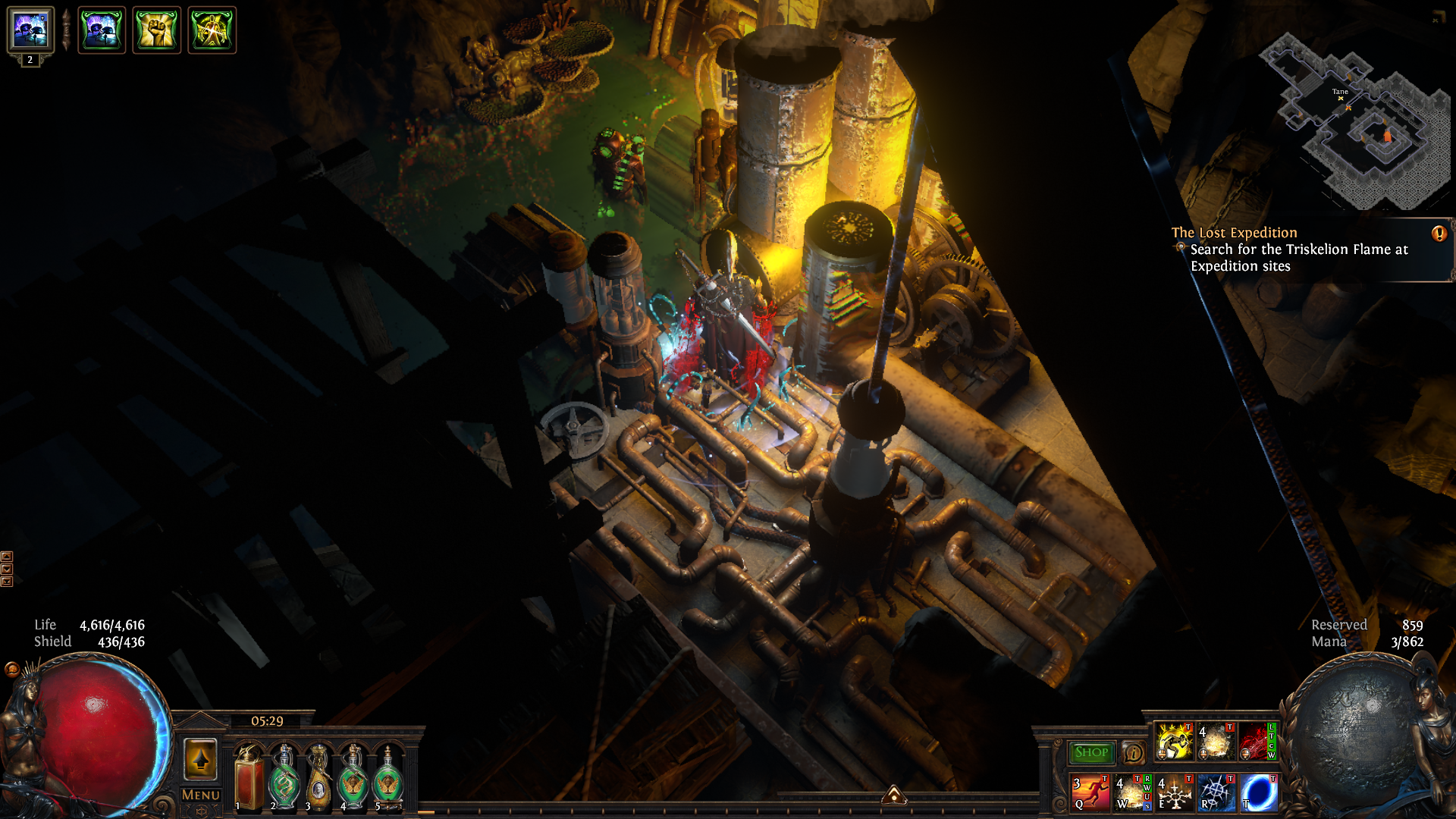
Task: Use the green winged flask in slot 5
Action: tap(388, 777)
